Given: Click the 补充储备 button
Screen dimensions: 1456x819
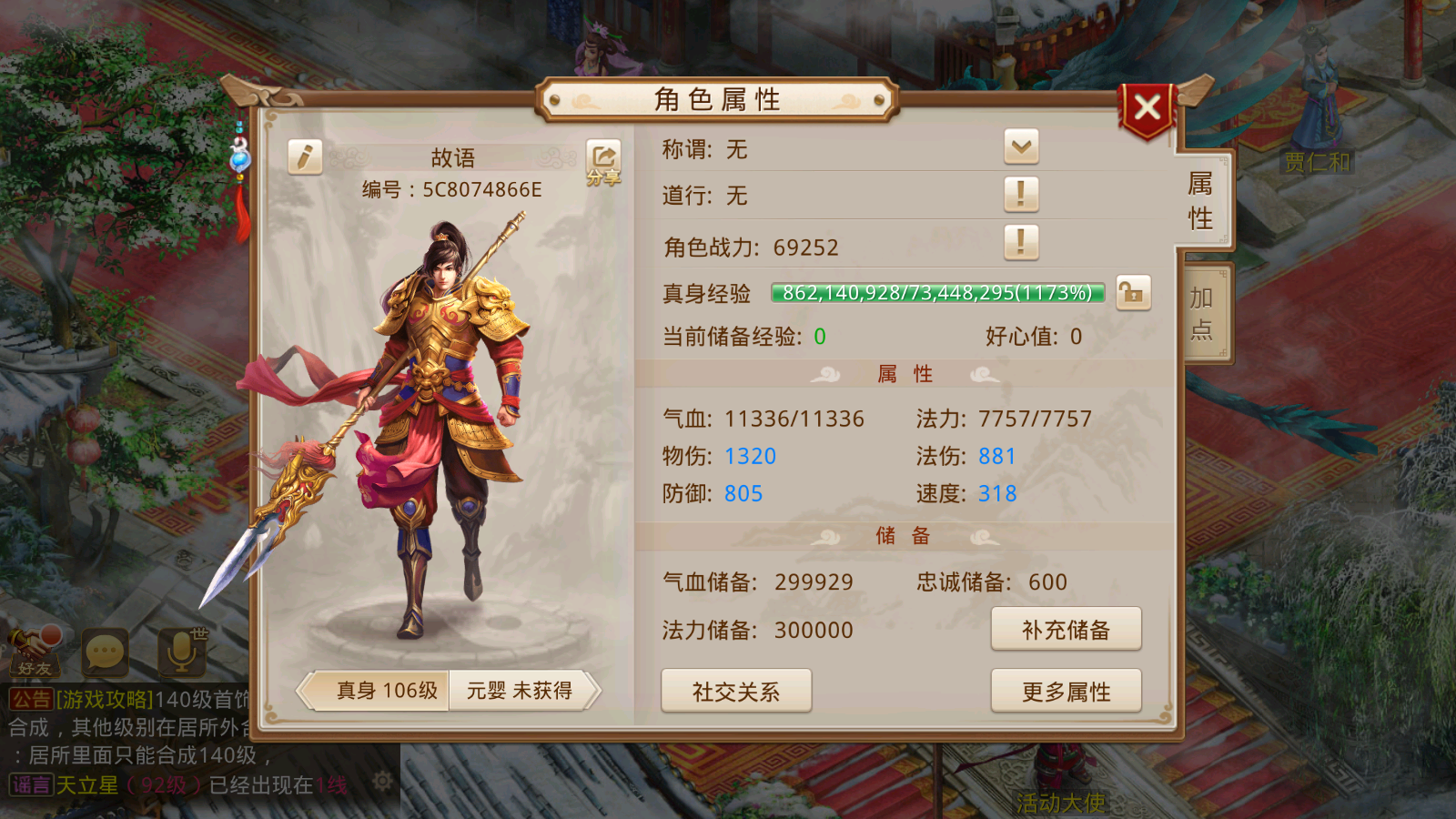Looking at the screenshot, I should (1067, 629).
